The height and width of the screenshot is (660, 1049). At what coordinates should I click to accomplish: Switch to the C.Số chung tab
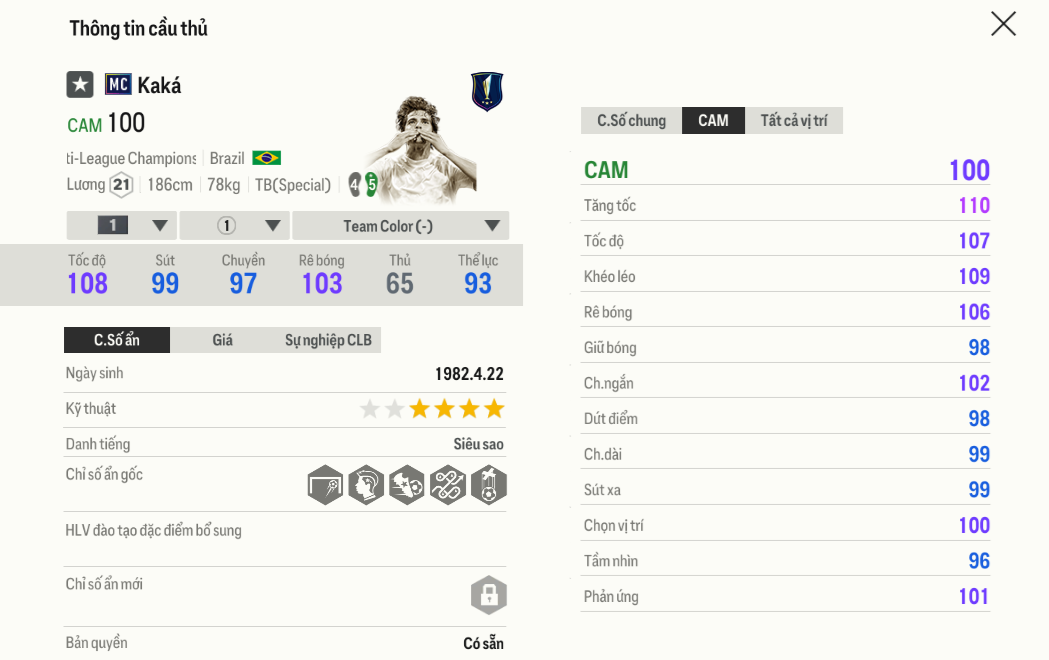click(631, 121)
